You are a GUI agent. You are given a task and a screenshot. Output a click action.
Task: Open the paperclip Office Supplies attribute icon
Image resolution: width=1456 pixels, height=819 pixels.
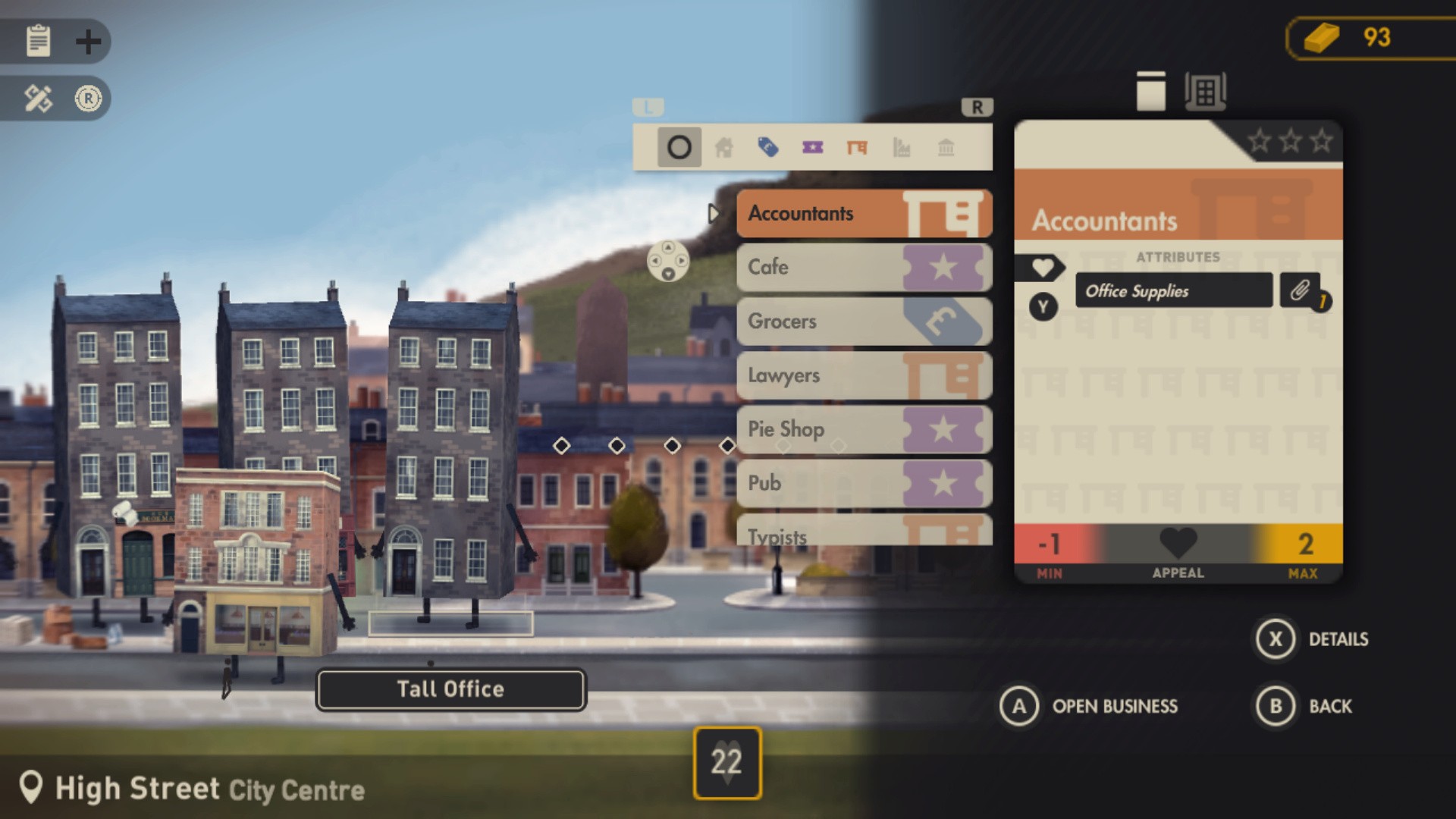click(x=1299, y=290)
